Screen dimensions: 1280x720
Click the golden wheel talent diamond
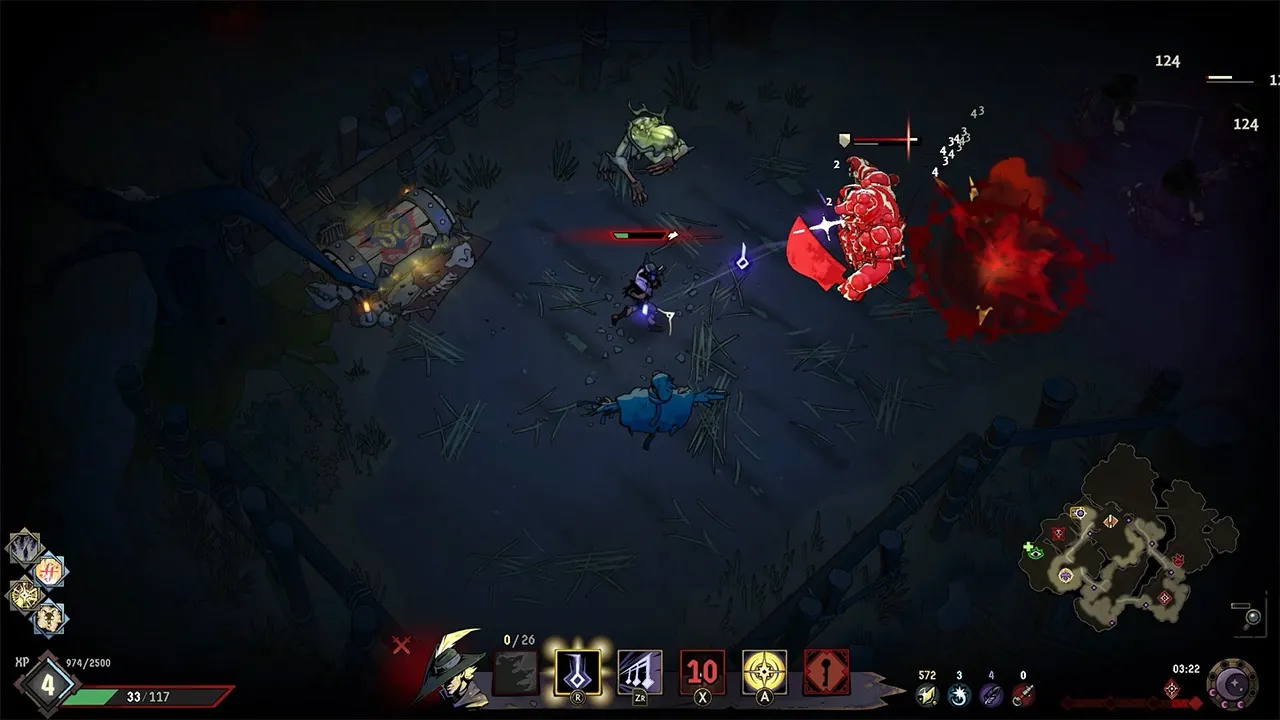point(24,595)
